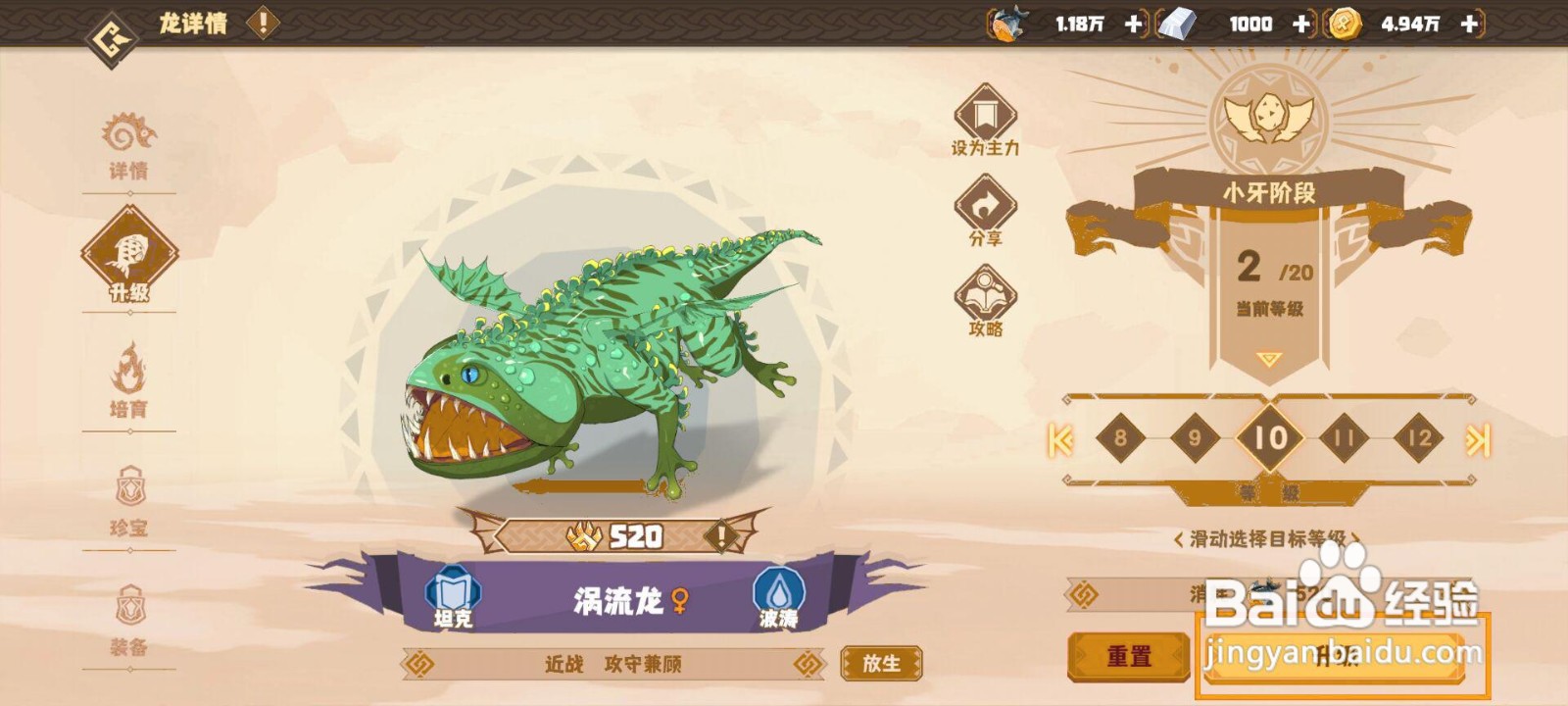The image size is (1568, 706).
Task: Open the 珍宝 treasure section
Action: 132,500
